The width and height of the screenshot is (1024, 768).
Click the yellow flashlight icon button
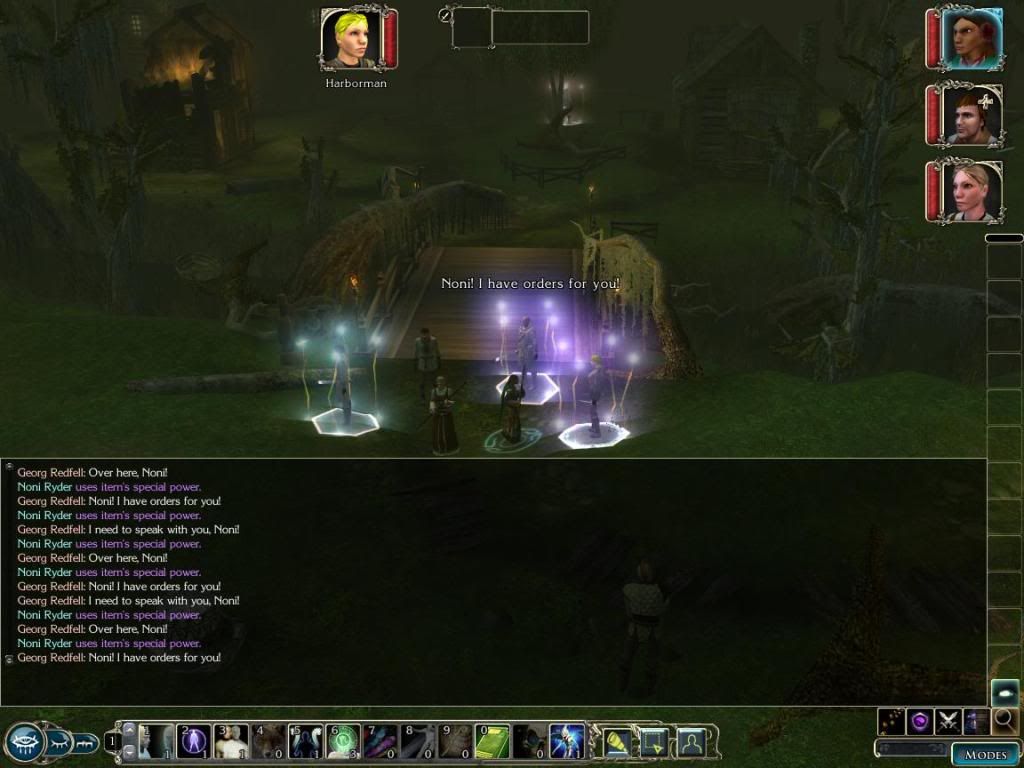616,742
